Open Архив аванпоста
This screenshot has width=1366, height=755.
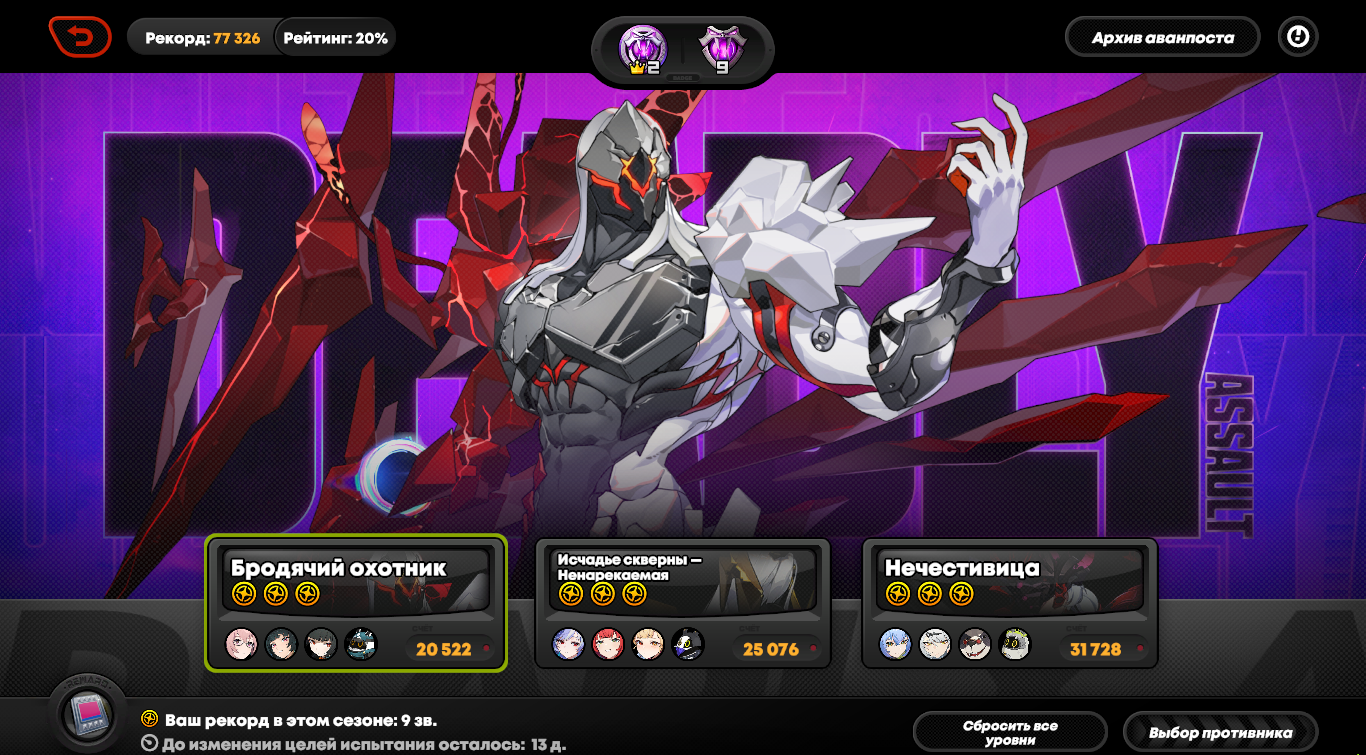pyautogui.click(x=1162, y=38)
